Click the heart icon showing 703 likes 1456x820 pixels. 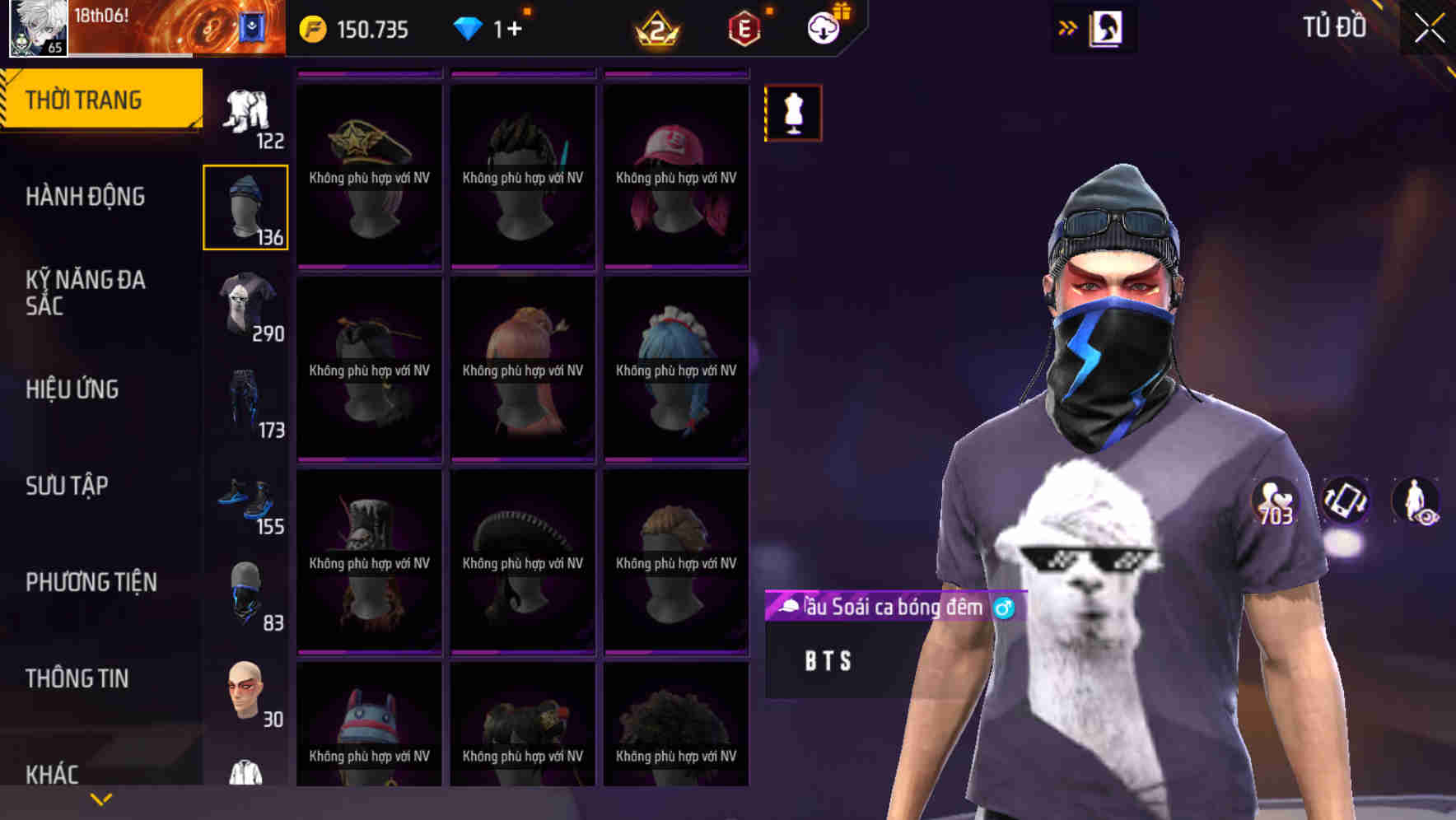click(1272, 501)
